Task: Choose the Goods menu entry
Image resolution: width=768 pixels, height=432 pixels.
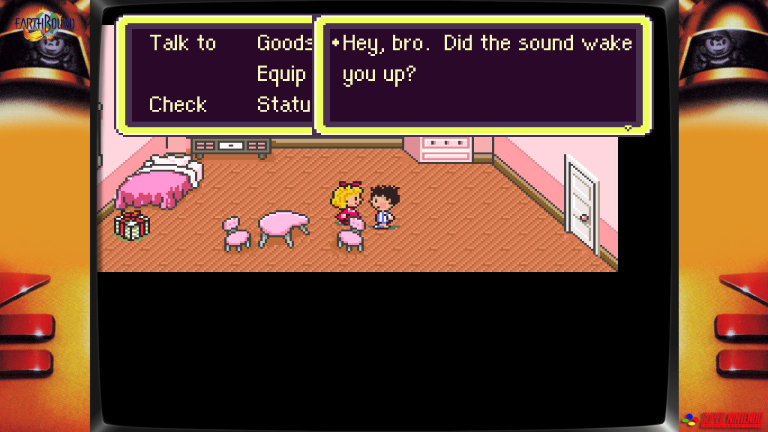Action: [284, 43]
